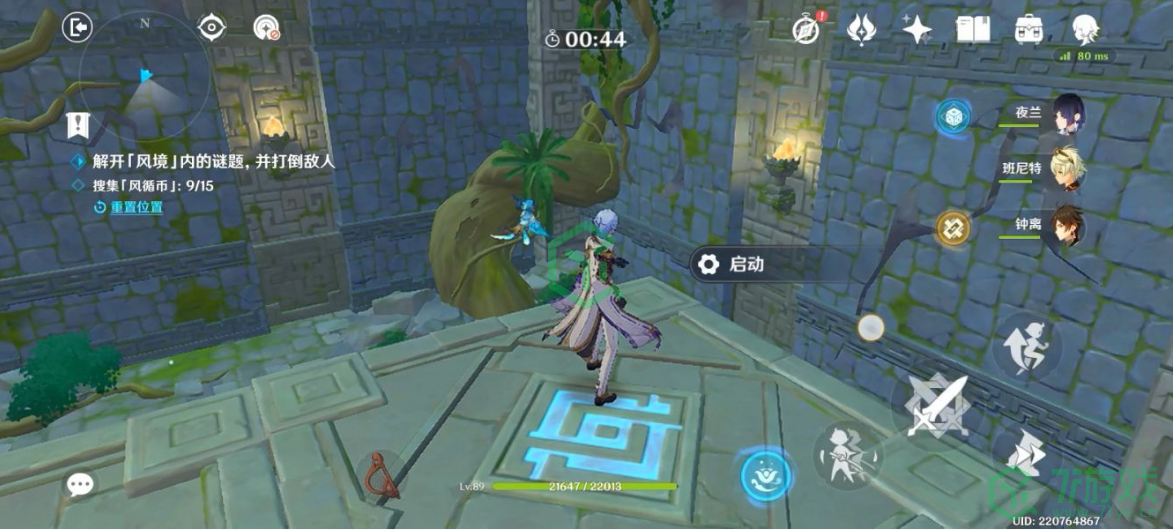Open the backpack inventory icon

(1028, 29)
